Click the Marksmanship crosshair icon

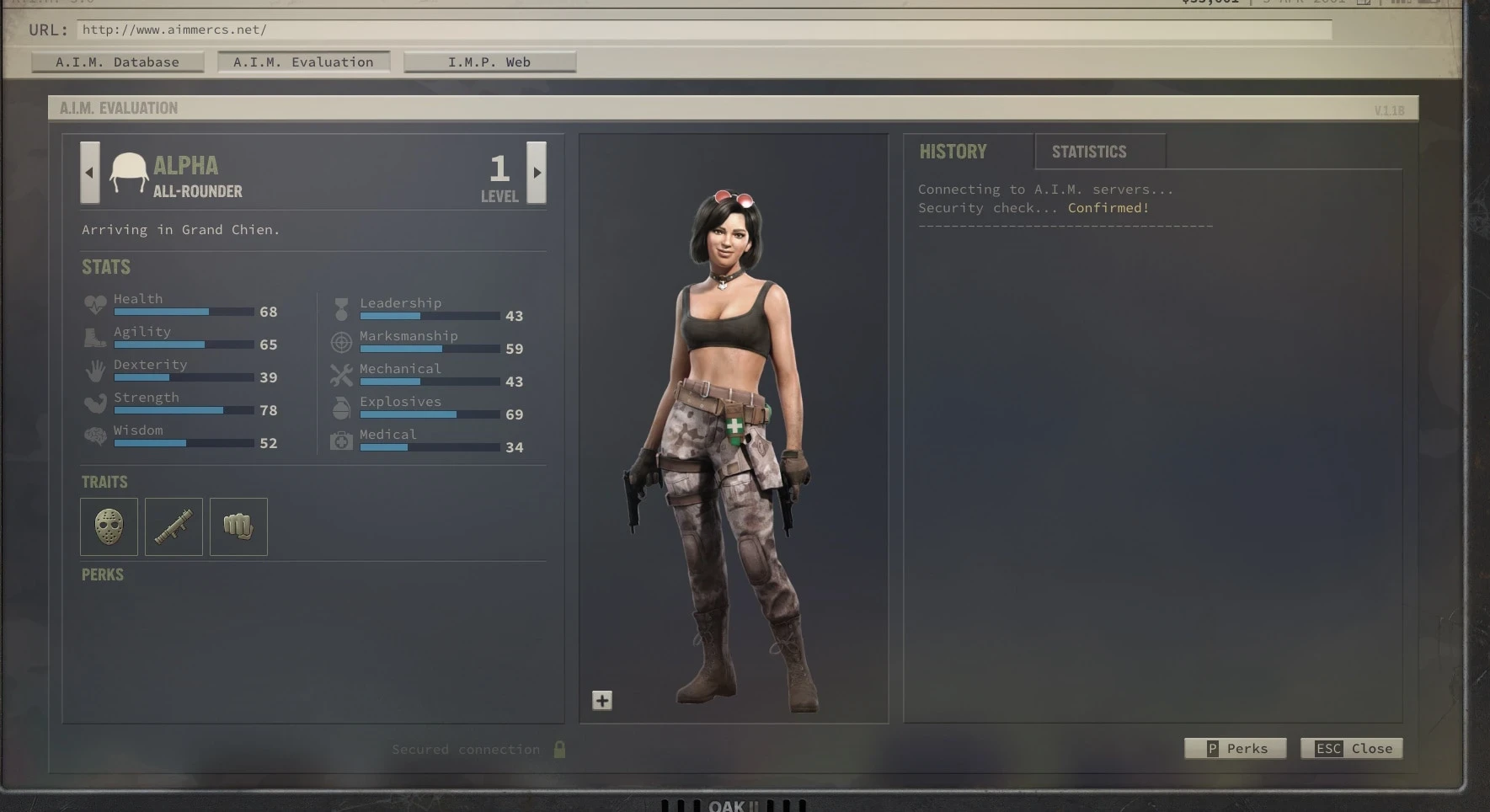[341, 342]
